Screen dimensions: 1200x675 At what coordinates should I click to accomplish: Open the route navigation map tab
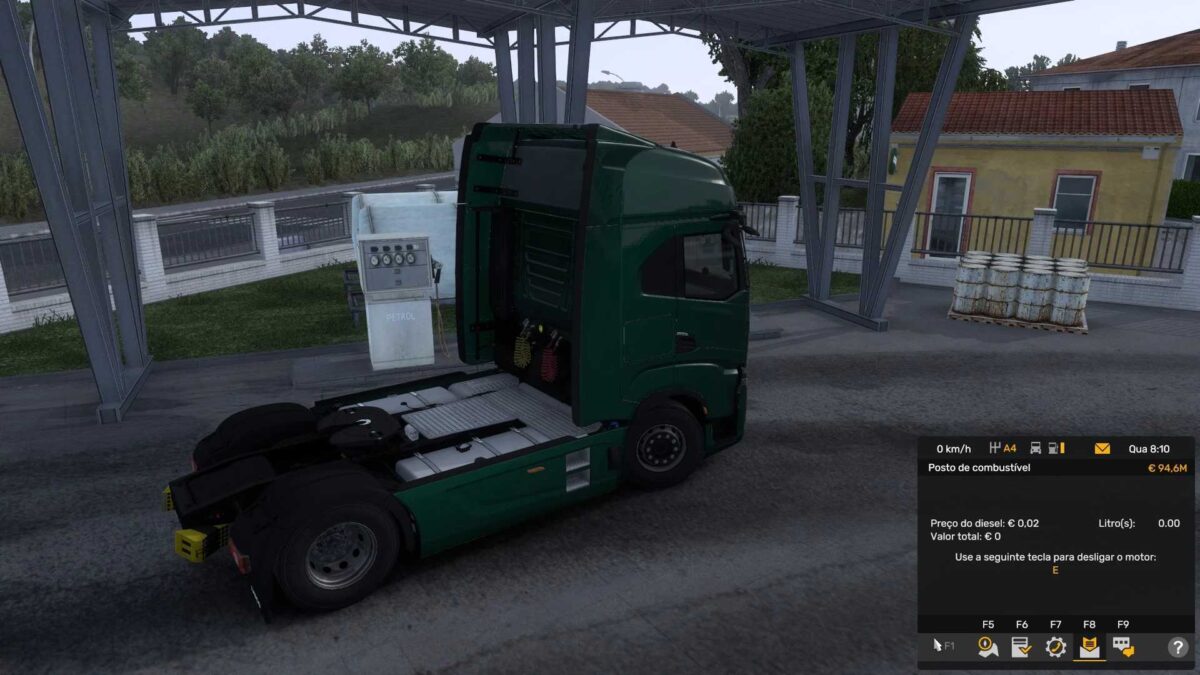(x=988, y=647)
